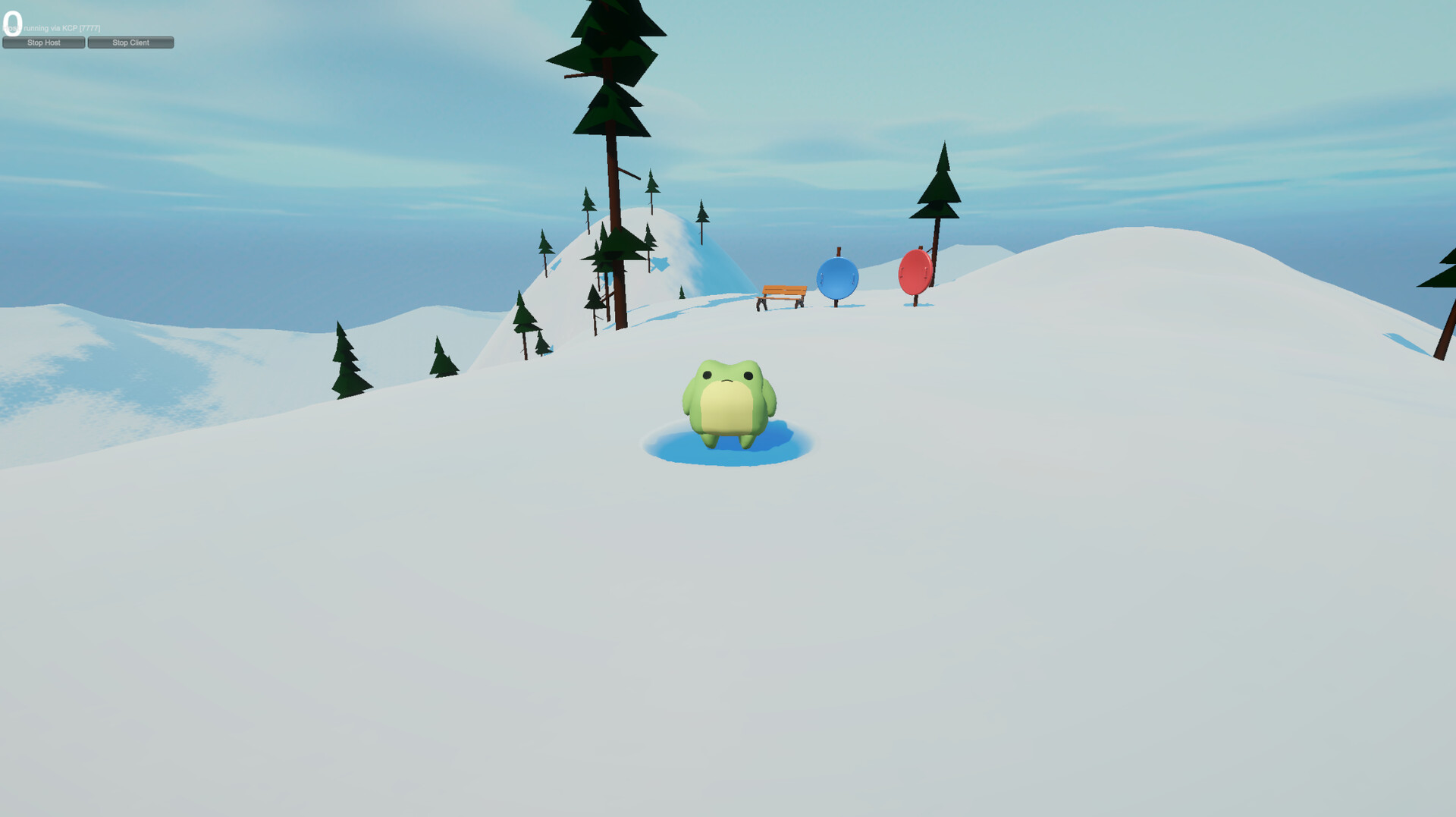Click the Stop Host button
The image size is (1456, 817).
click(43, 42)
